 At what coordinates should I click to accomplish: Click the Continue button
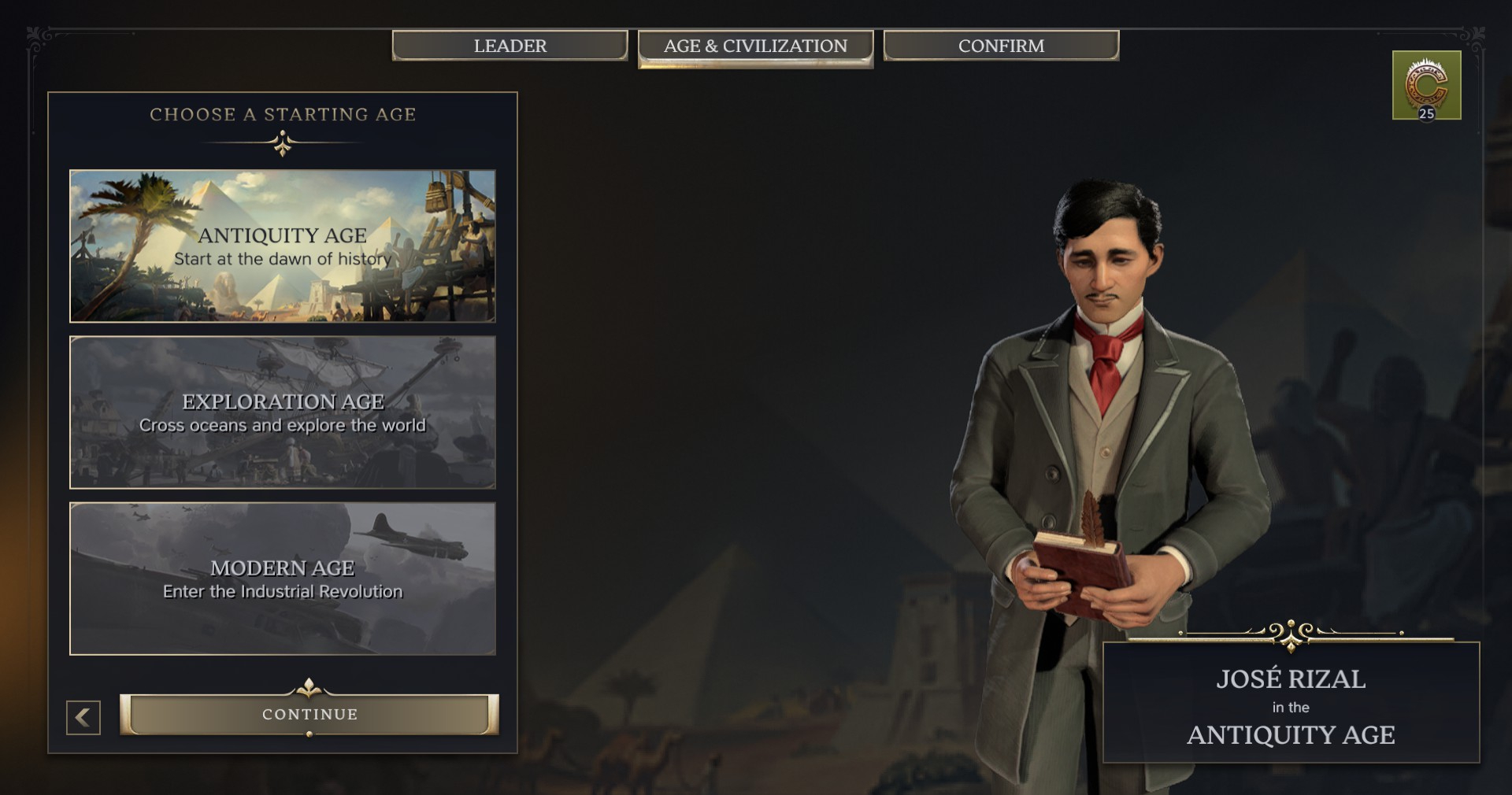coord(309,714)
